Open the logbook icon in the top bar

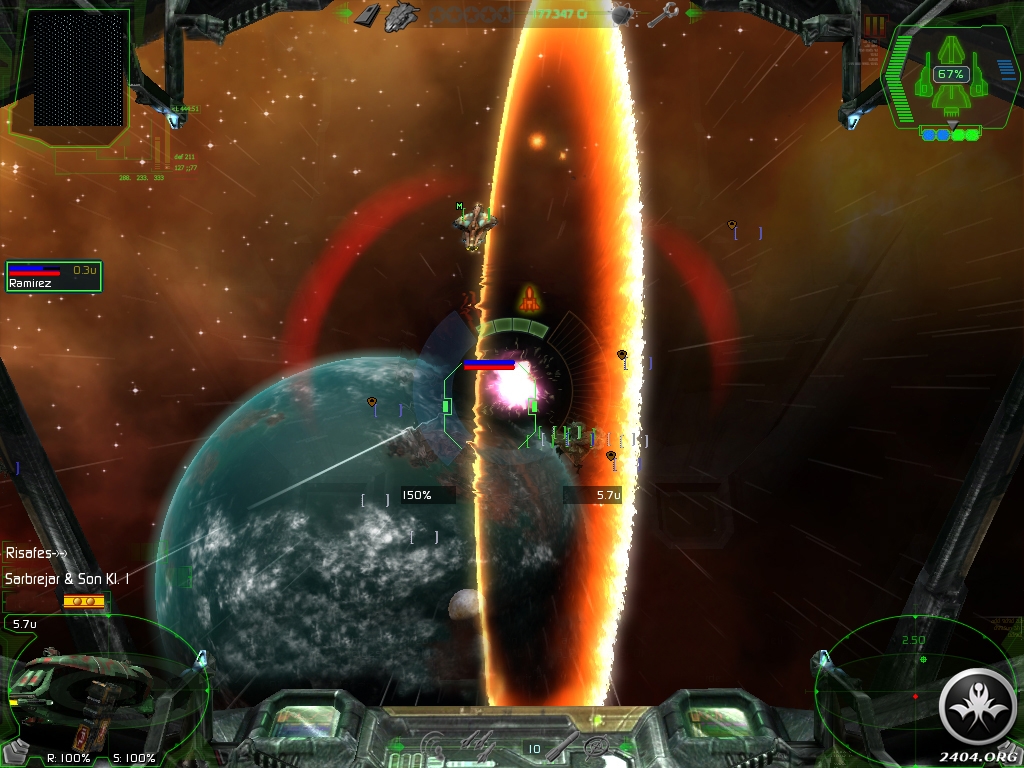pos(367,14)
